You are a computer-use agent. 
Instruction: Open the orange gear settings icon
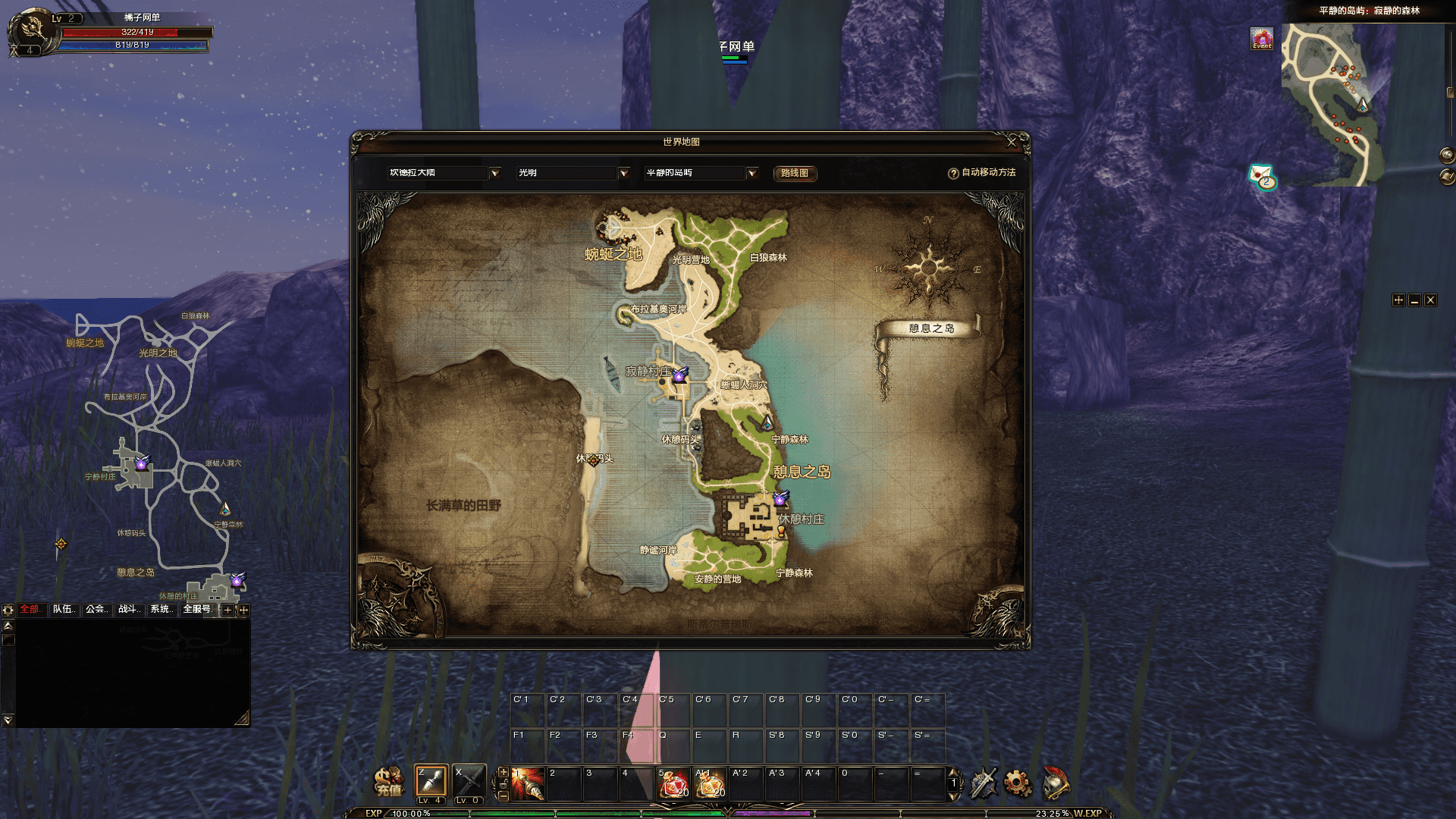[x=1018, y=783]
